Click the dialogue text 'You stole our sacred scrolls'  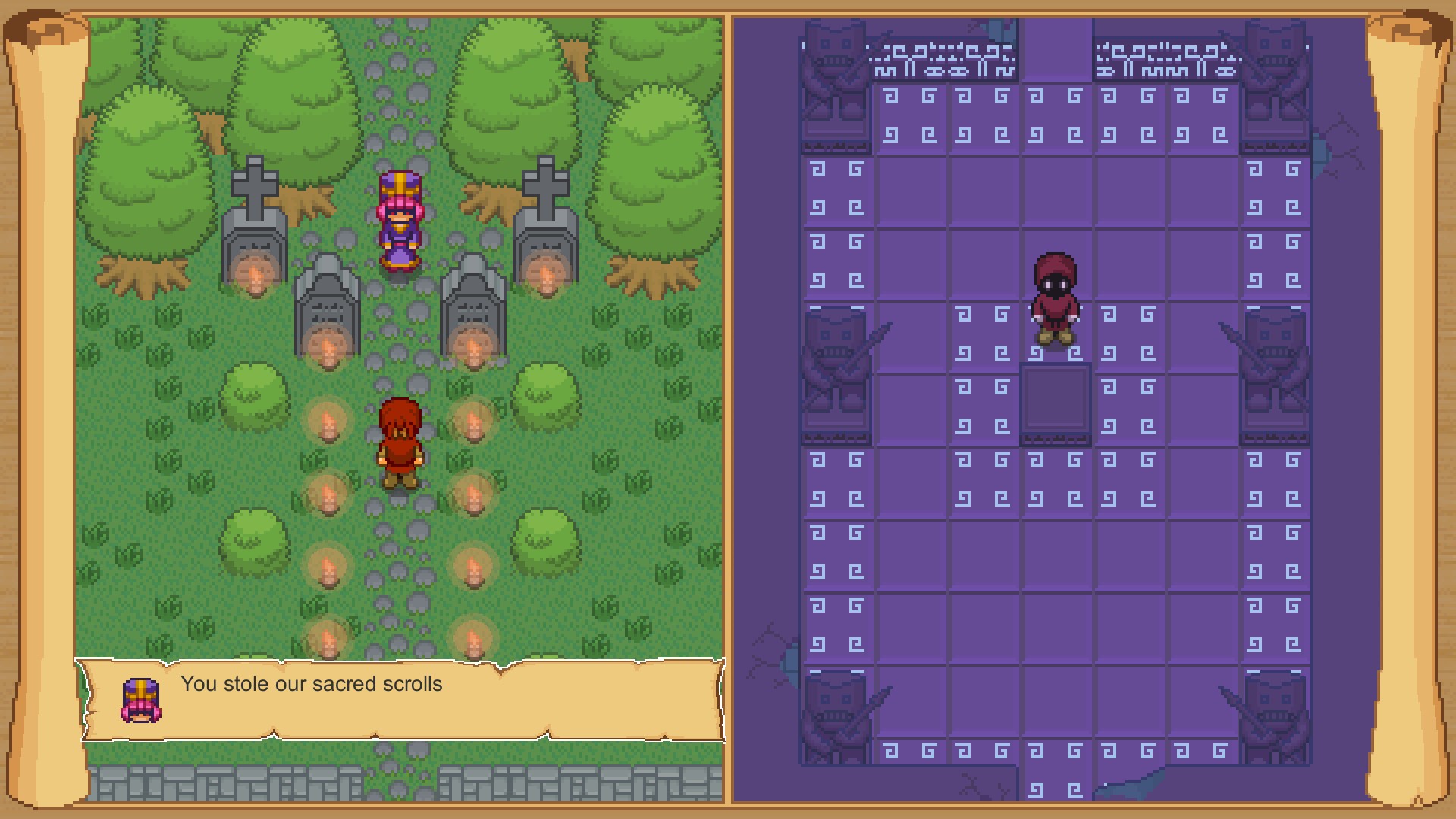click(x=311, y=684)
